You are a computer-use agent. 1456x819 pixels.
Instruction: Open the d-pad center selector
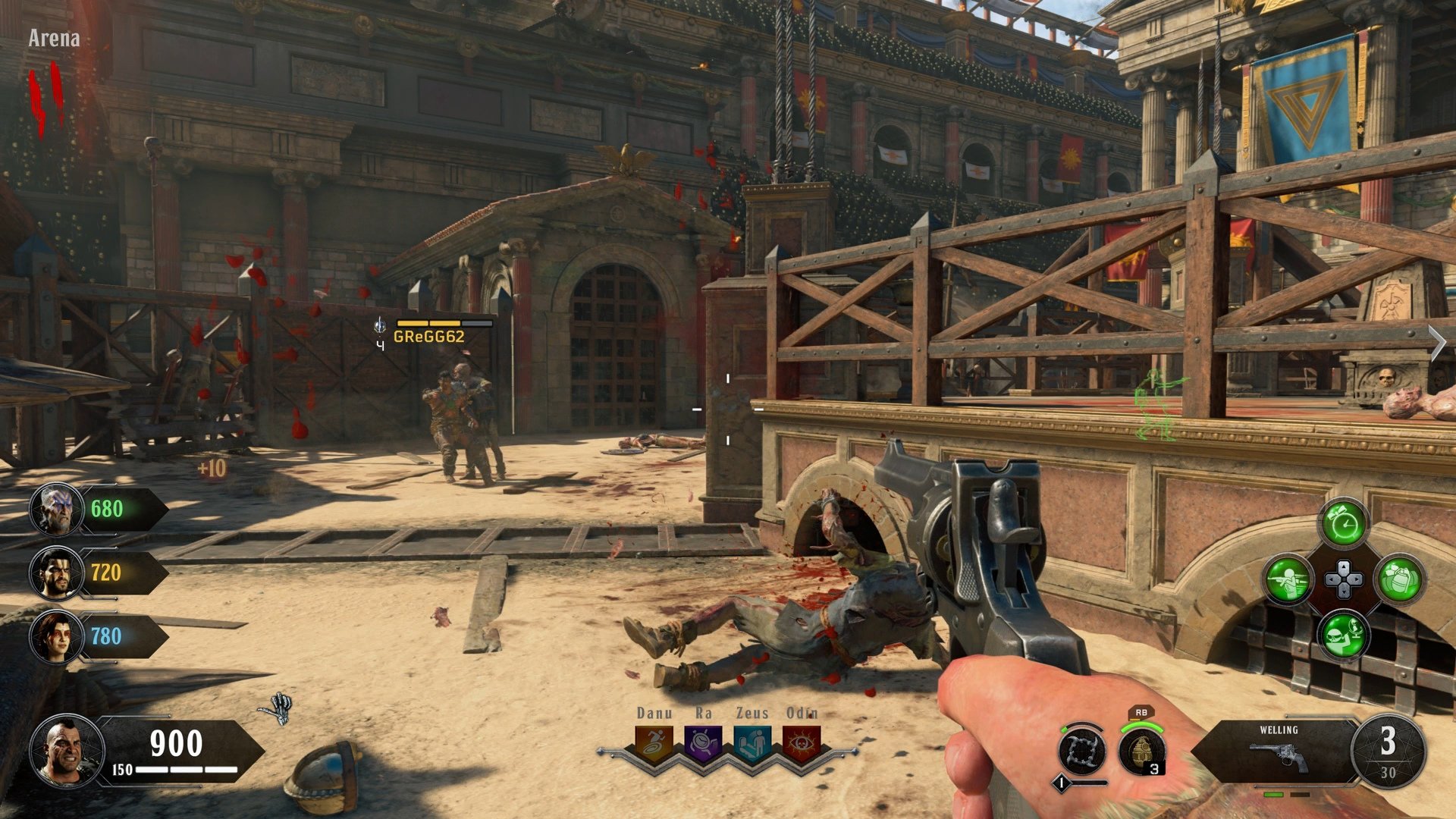1344,579
